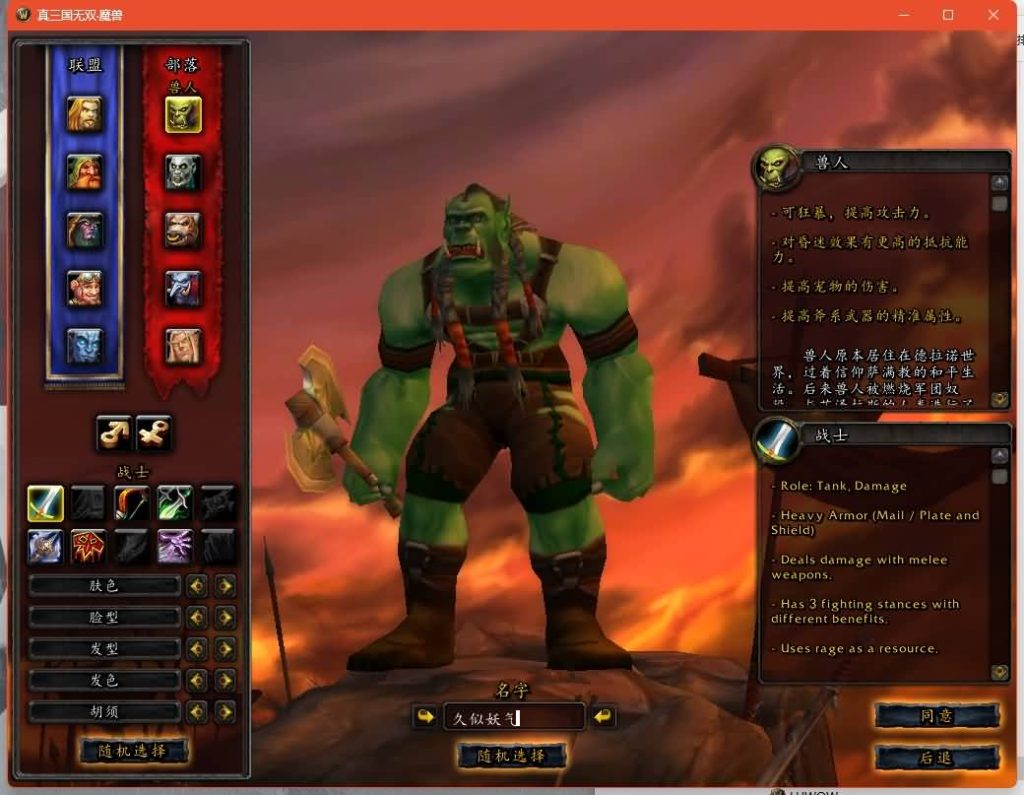Close the game window
This screenshot has height=795, width=1024.
click(x=993, y=15)
